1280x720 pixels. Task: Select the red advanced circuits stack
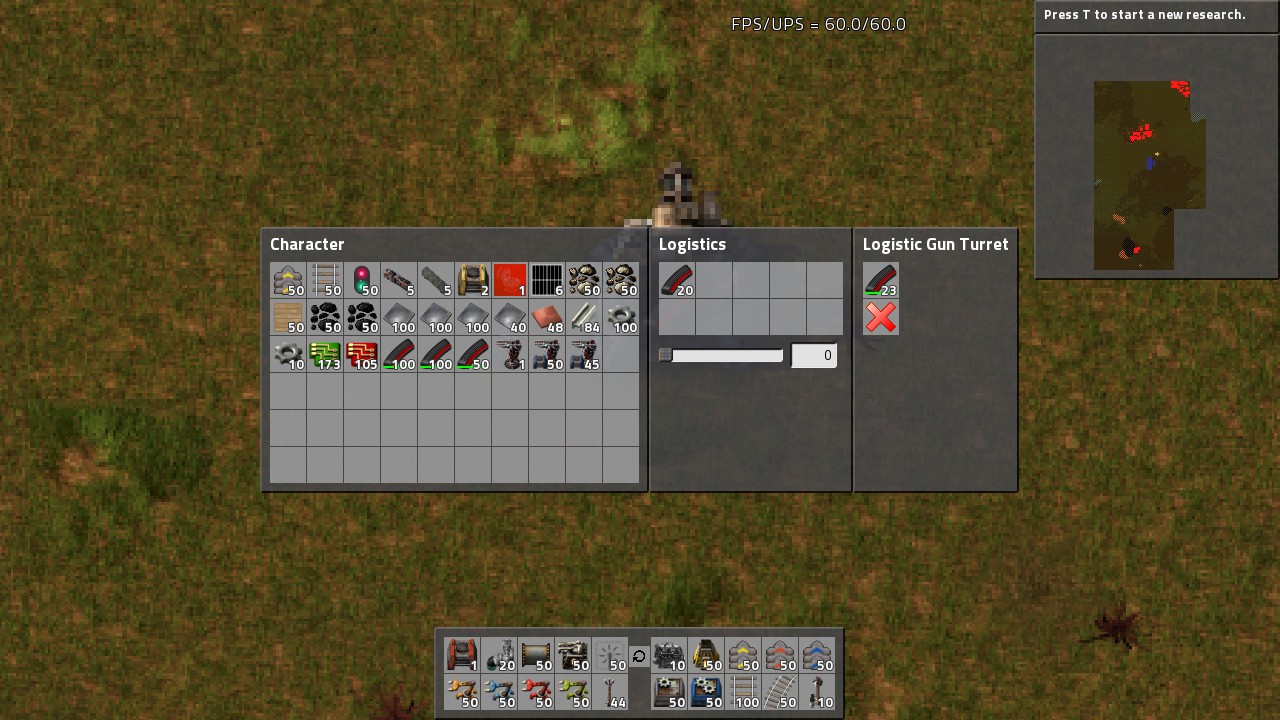(x=362, y=355)
